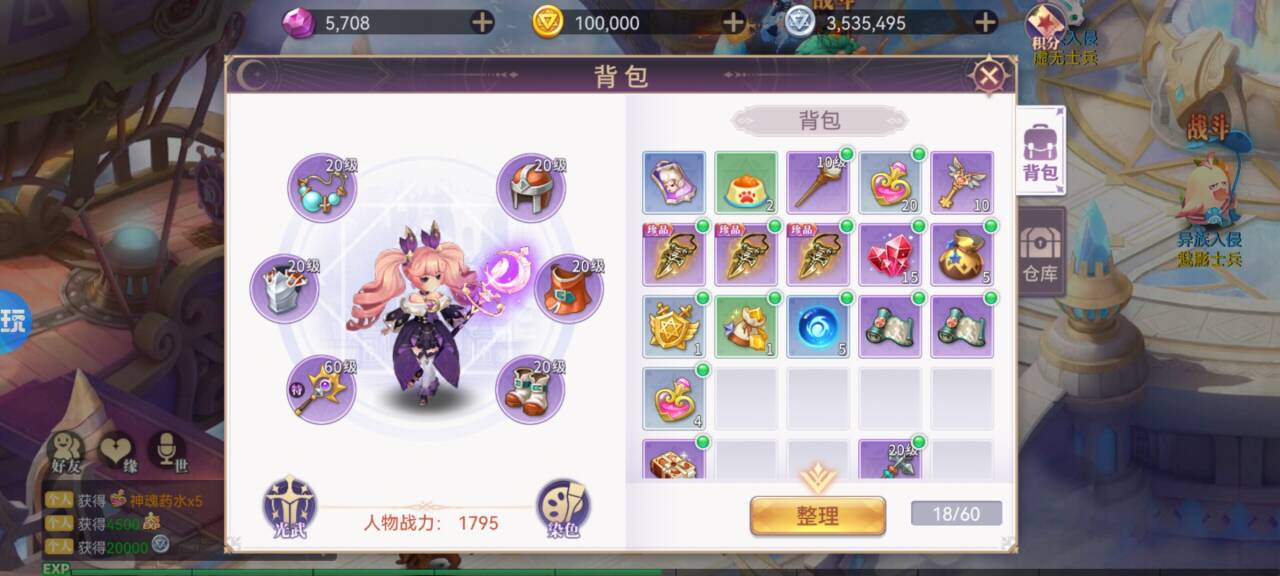Pick the equipped boots slot

530,389
